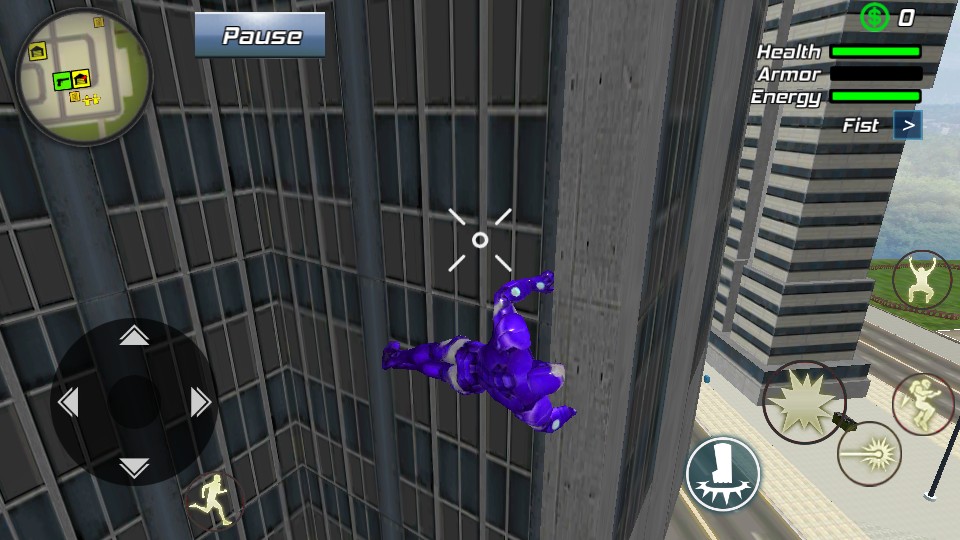Tap the up arrow on the D-pad
The height and width of the screenshot is (540, 960).
pos(134,336)
